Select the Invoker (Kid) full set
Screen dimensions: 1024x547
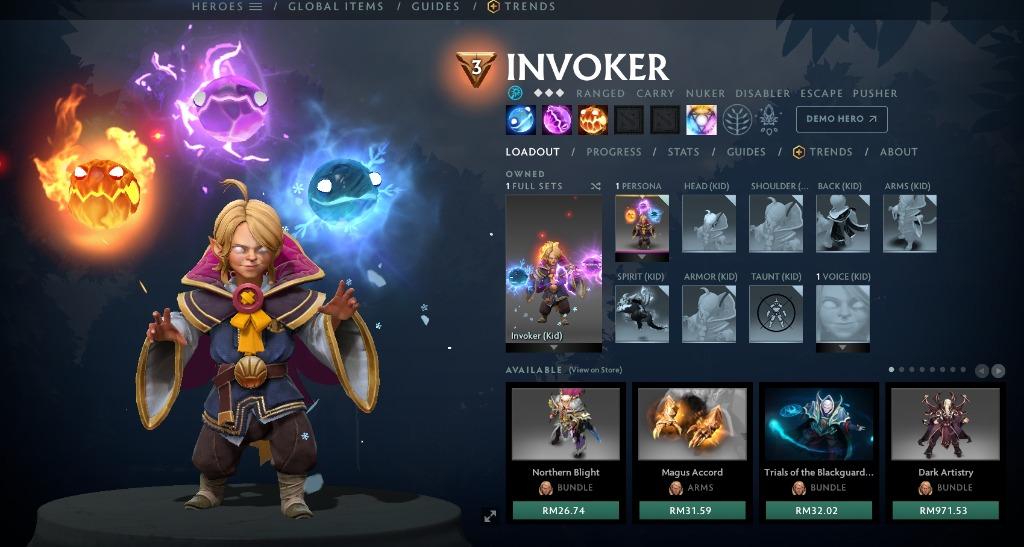pos(554,269)
